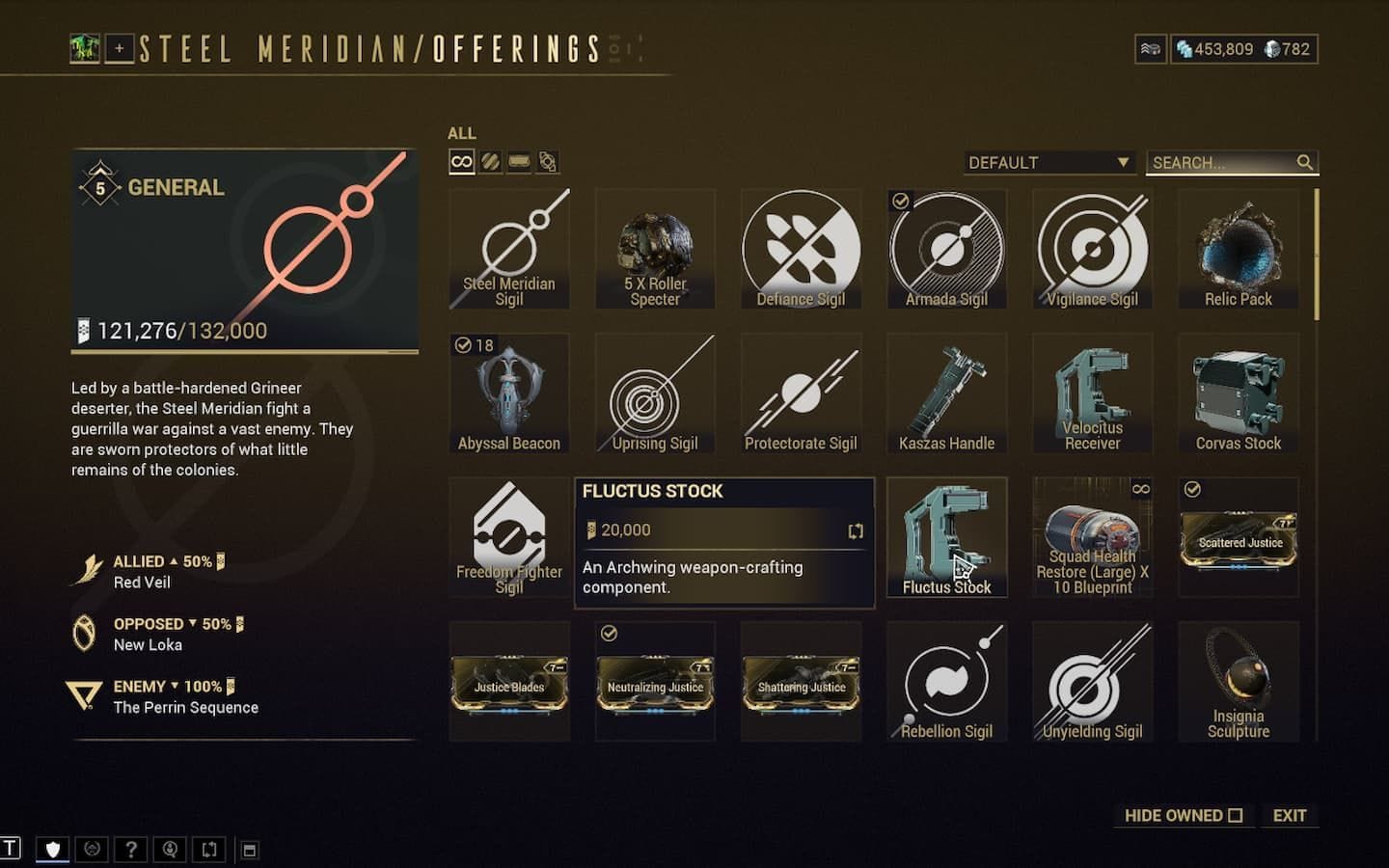
Task: Click the shield icon in the bottom-left toolbar
Action: click(x=53, y=849)
